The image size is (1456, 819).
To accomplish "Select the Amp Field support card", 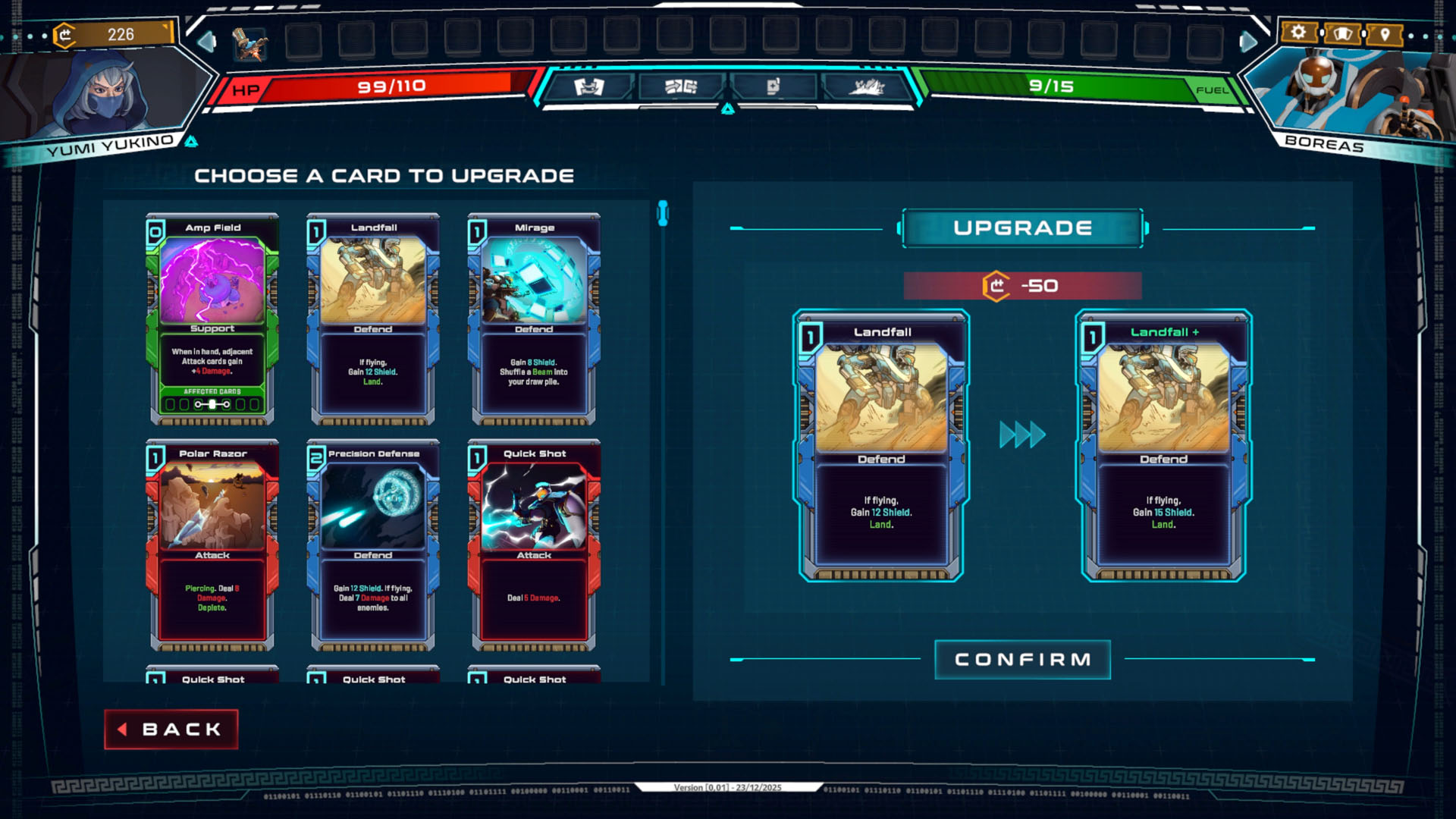I will pos(213,318).
